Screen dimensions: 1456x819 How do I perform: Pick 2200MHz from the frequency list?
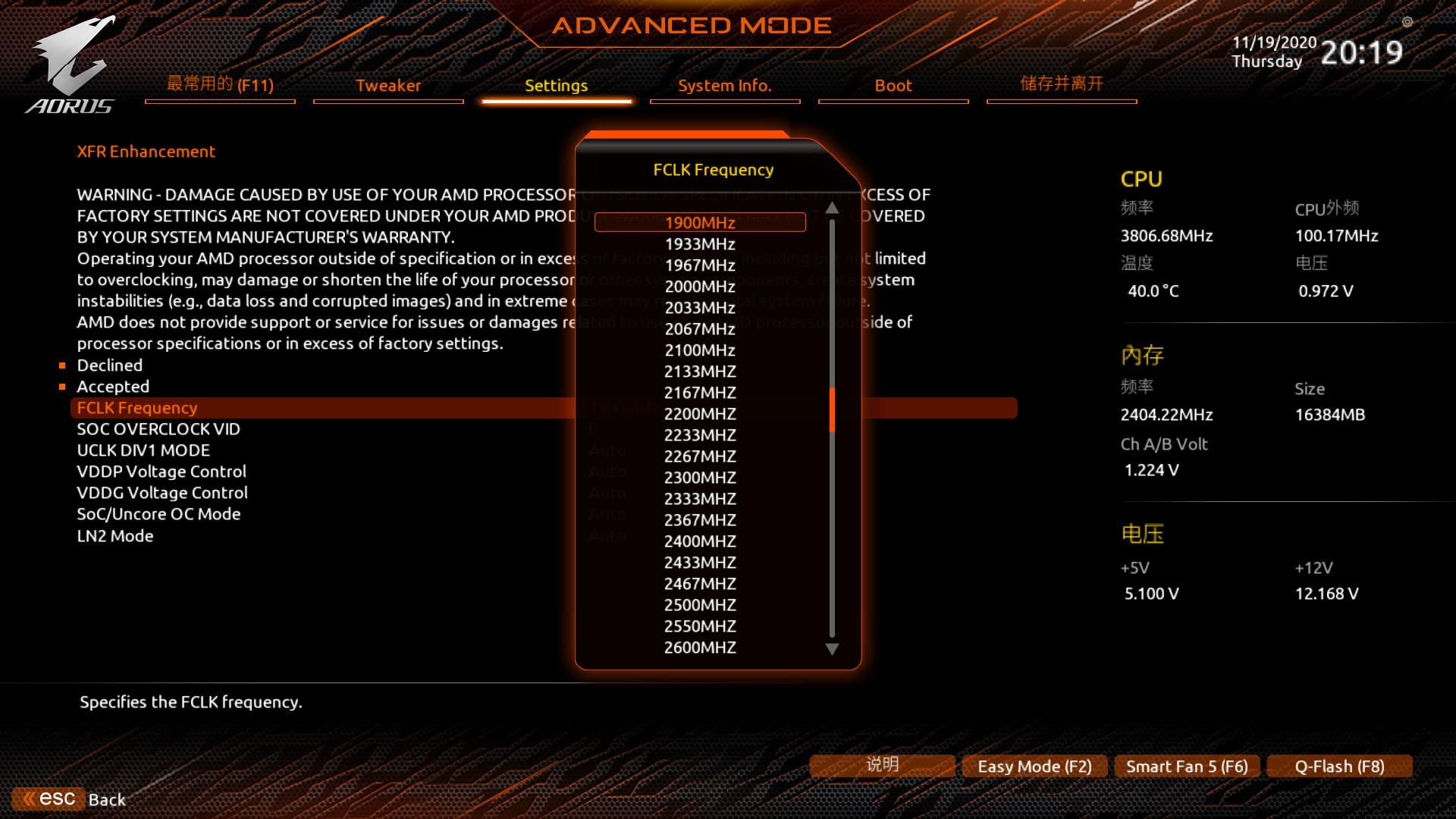(x=699, y=414)
